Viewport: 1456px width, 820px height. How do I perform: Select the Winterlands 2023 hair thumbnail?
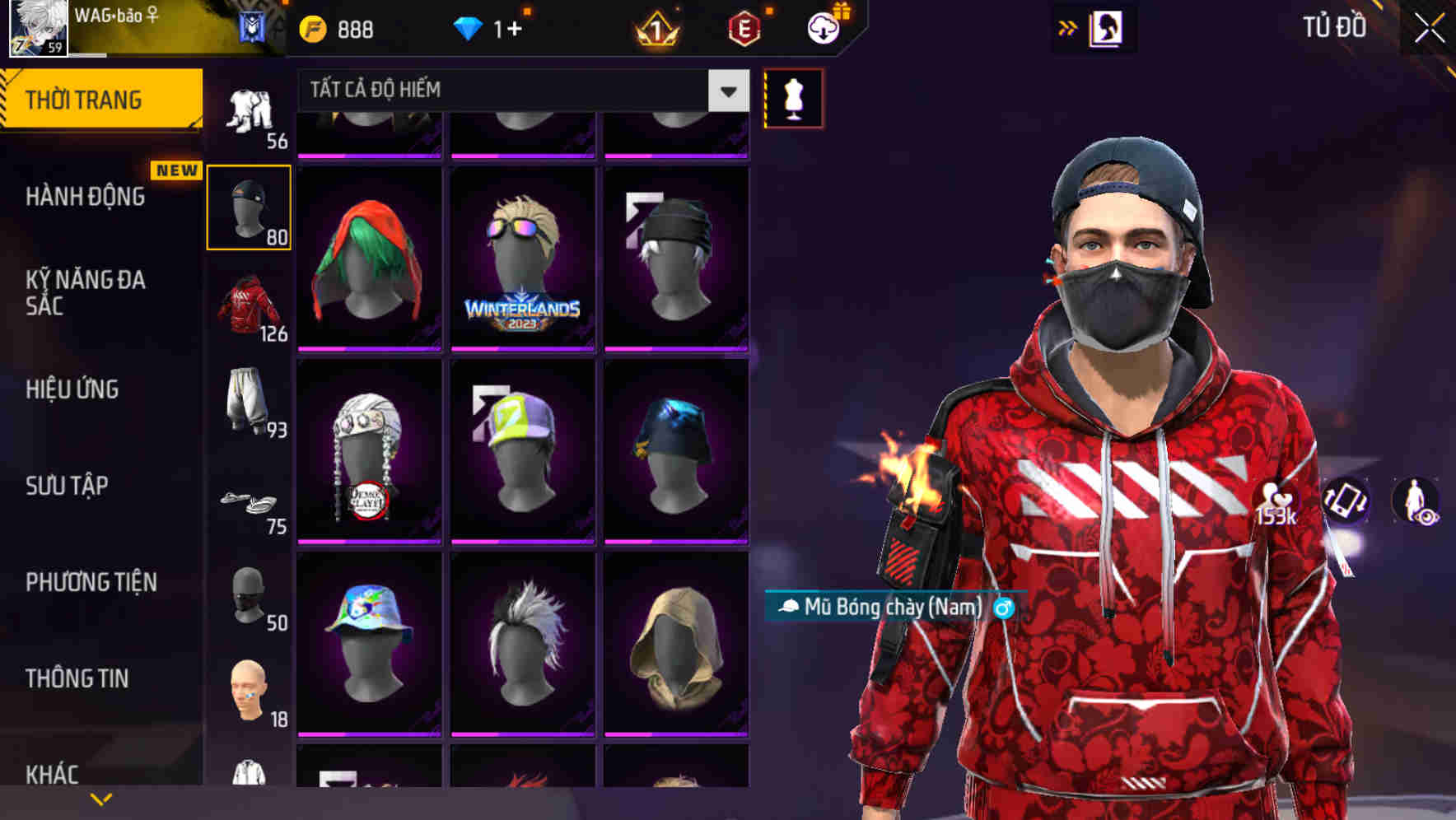522,260
